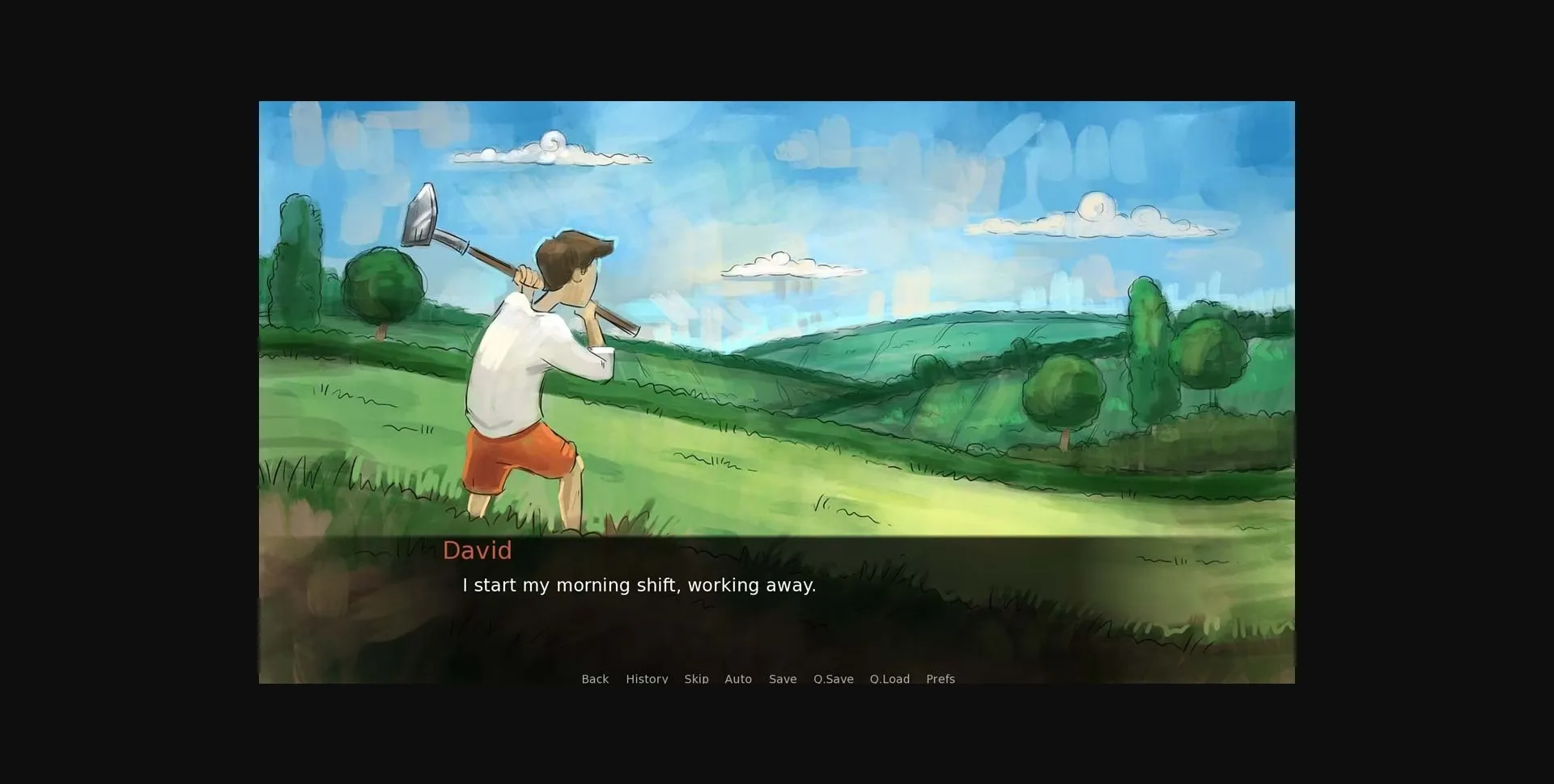Open the Save game screen
This screenshot has width=1554, height=784.
[782, 679]
